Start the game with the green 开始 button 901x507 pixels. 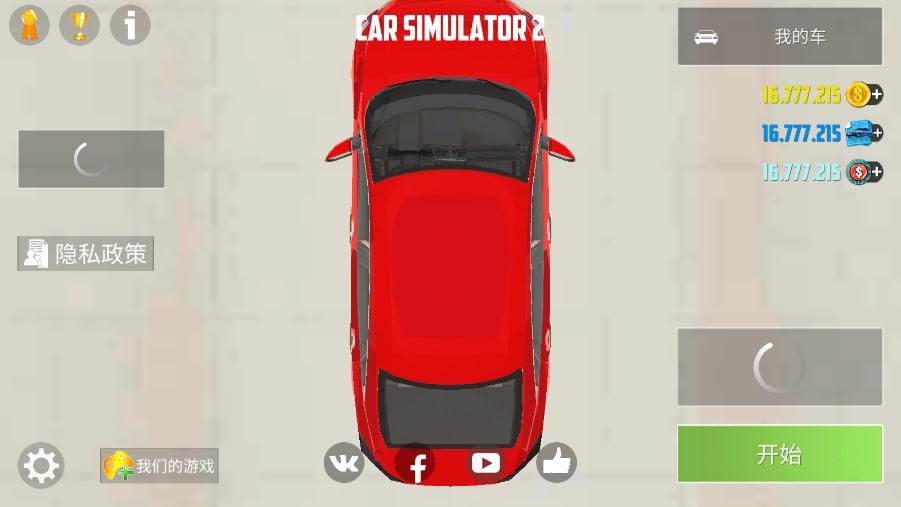pos(779,454)
